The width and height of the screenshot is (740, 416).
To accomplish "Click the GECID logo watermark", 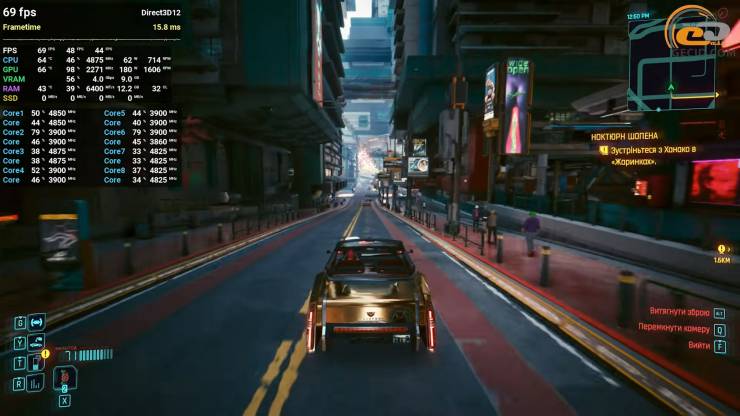I will click(x=700, y=32).
